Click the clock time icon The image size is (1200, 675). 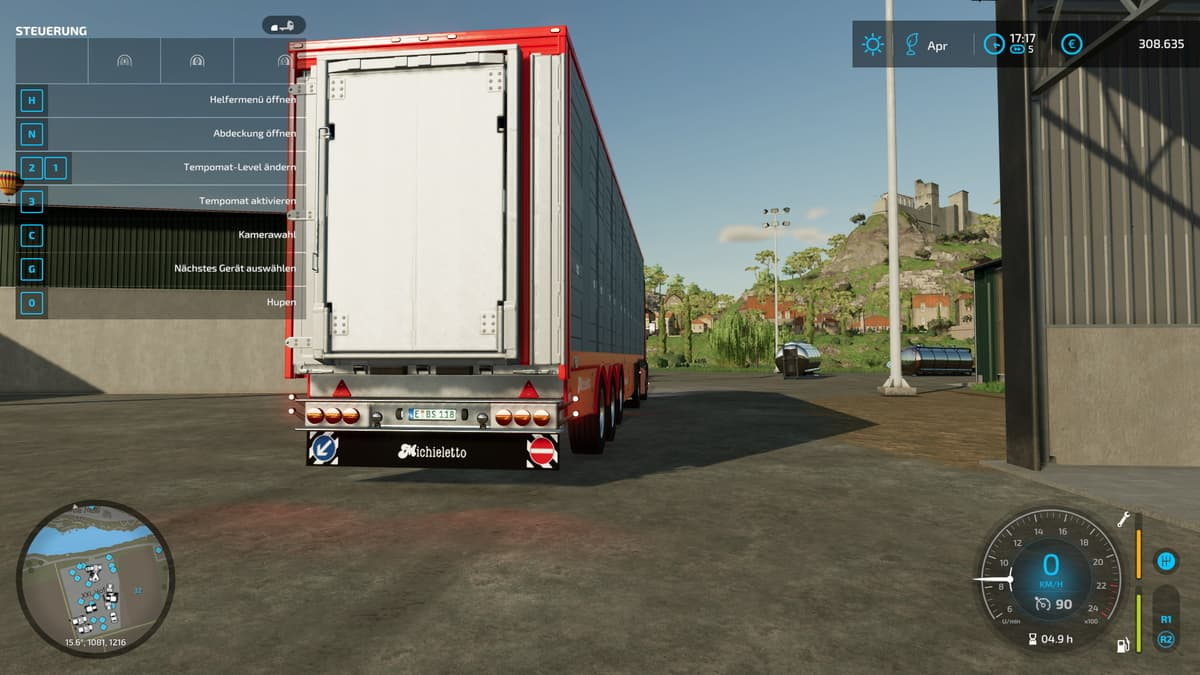[x=993, y=45]
